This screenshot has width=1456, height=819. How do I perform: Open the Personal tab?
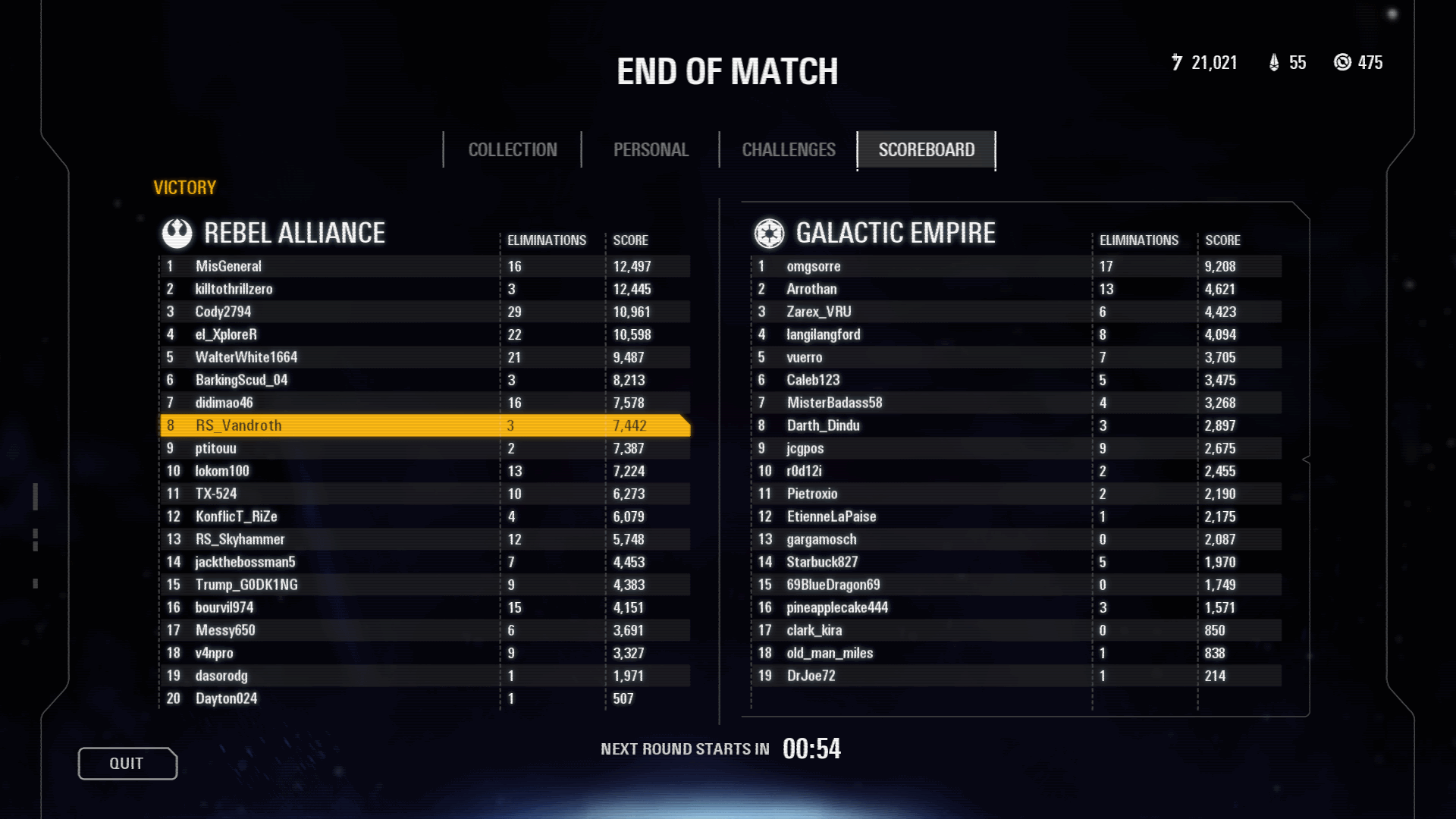pyautogui.click(x=651, y=150)
